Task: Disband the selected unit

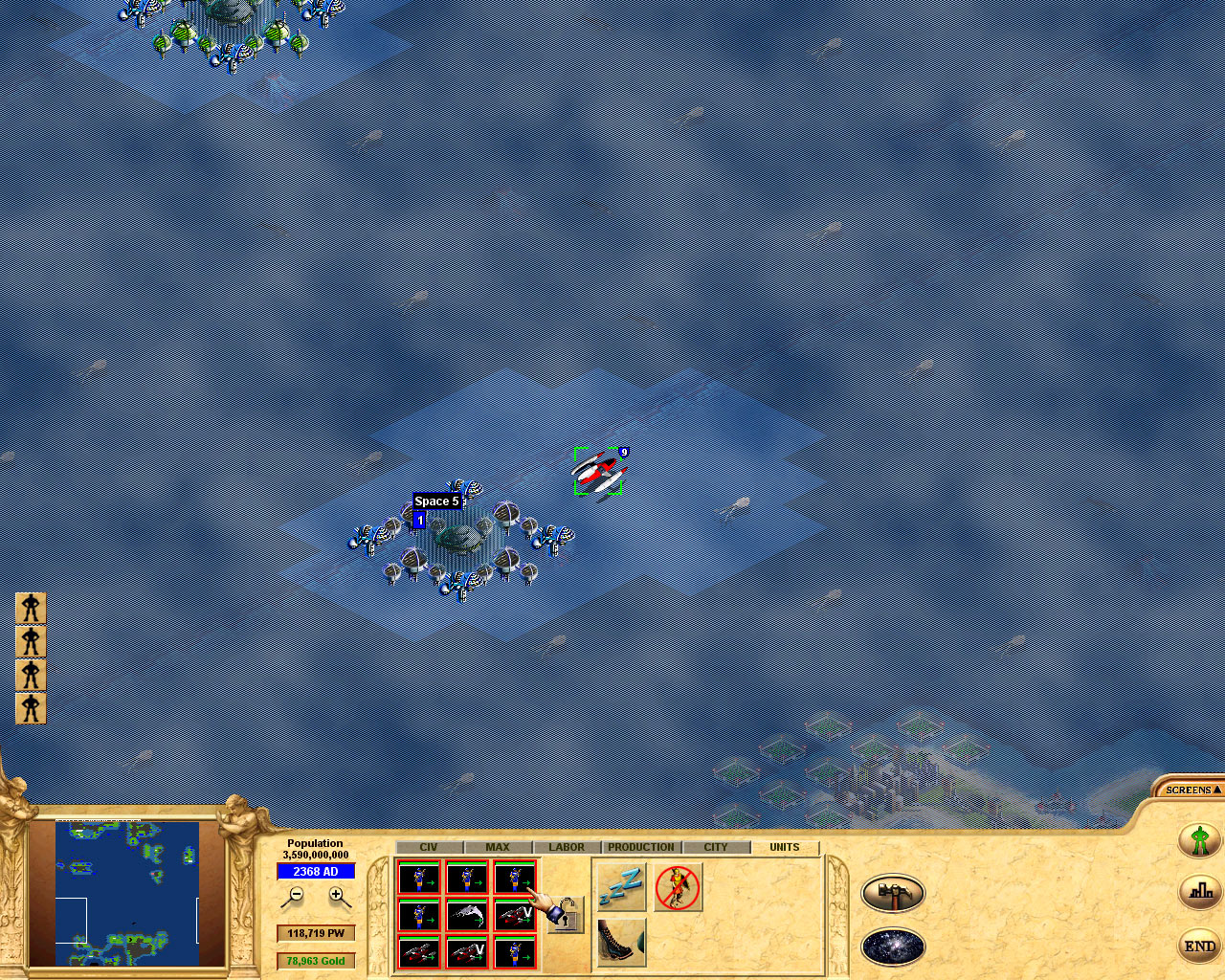Action: [x=679, y=886]
